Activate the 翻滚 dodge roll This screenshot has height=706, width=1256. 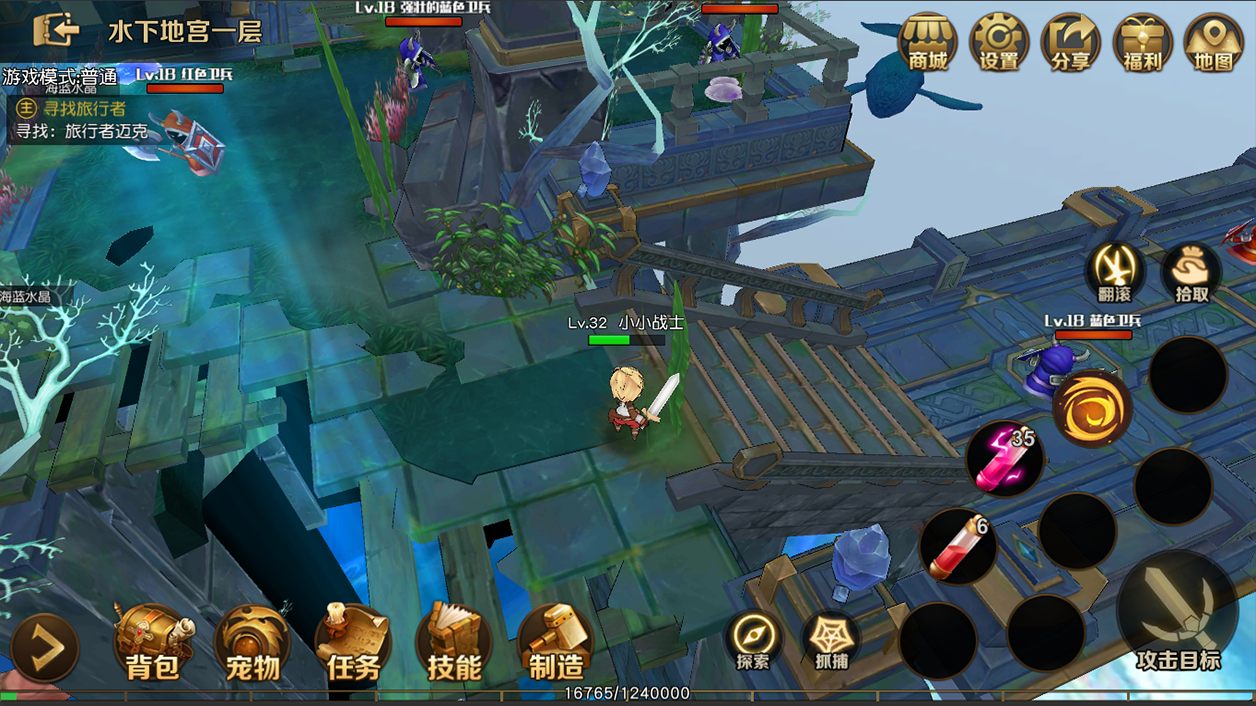click(1114, 272)
